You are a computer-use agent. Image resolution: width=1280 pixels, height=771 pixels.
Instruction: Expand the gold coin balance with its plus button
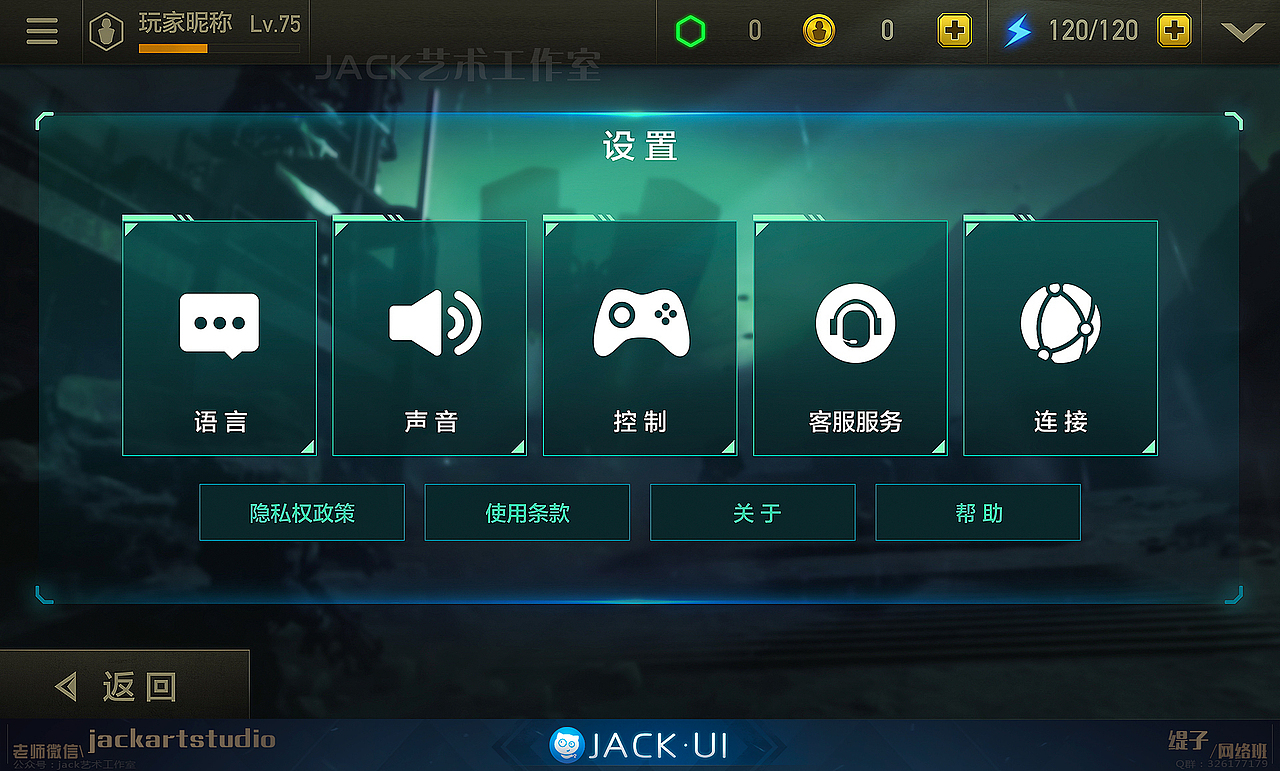pos(954,30)
